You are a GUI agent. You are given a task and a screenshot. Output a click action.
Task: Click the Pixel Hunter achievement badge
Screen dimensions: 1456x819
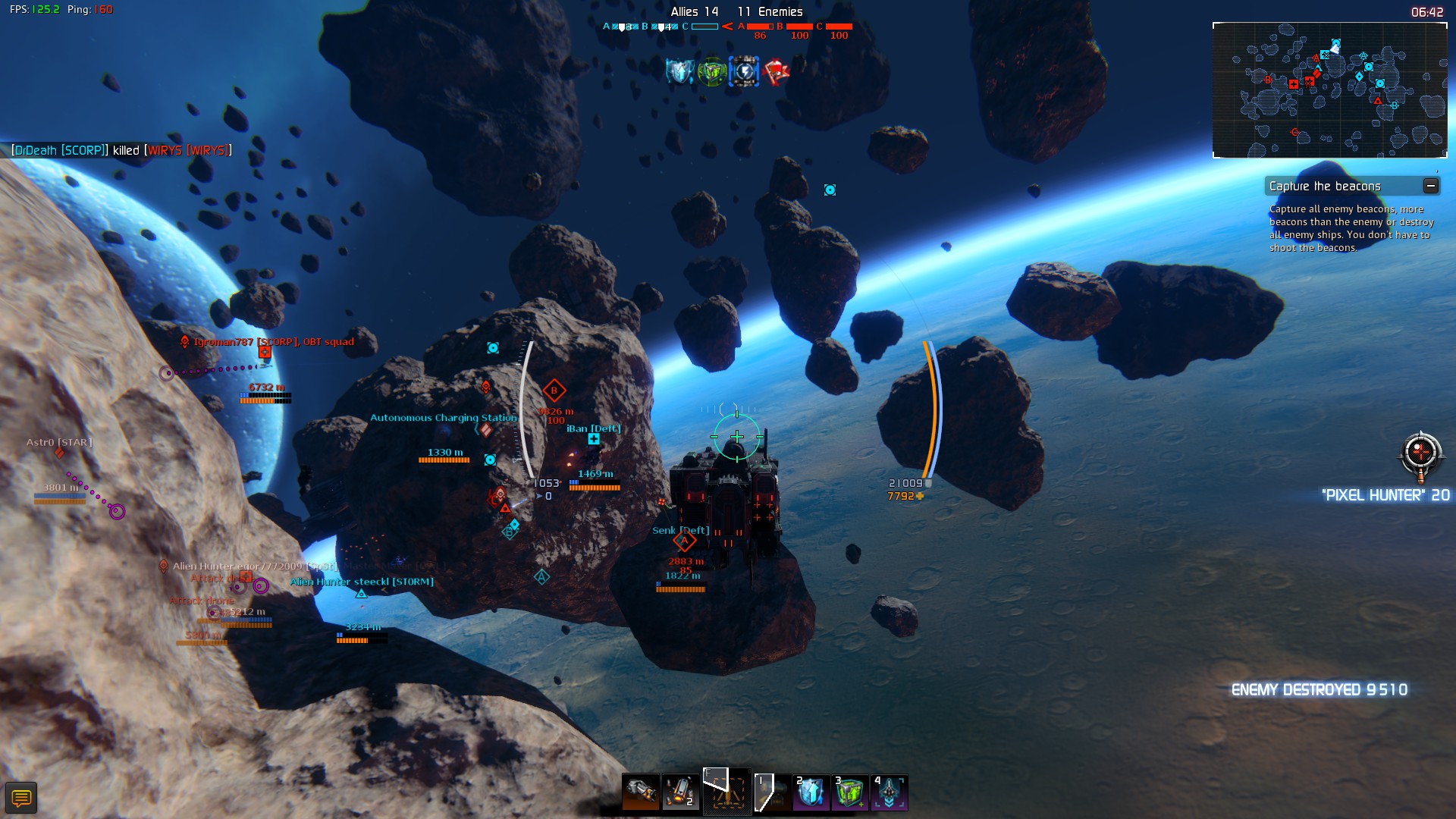(x=1420, y=456)
